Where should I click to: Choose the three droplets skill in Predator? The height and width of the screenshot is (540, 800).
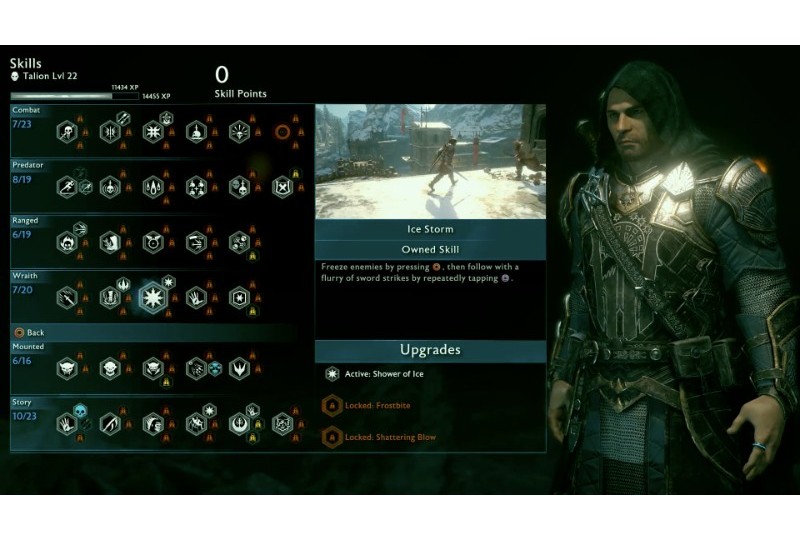click(x=153, y=187)
